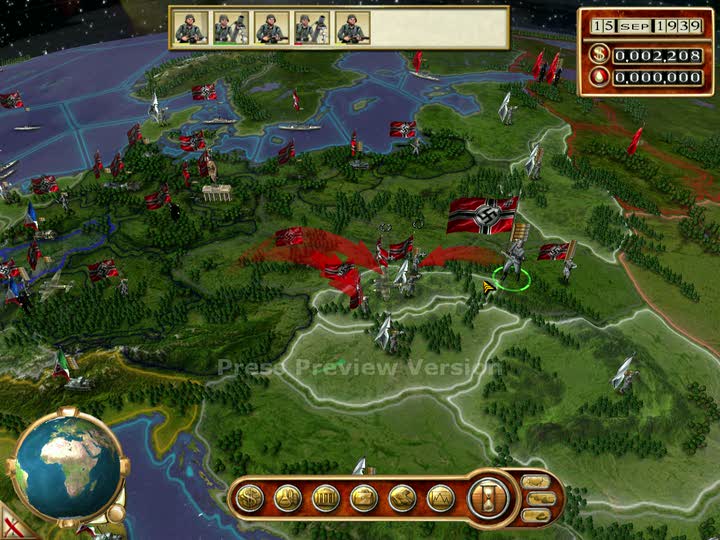Click the briefcase icon in the bottom bar
The width and height of the screenshot is (720, 540).
364,497
